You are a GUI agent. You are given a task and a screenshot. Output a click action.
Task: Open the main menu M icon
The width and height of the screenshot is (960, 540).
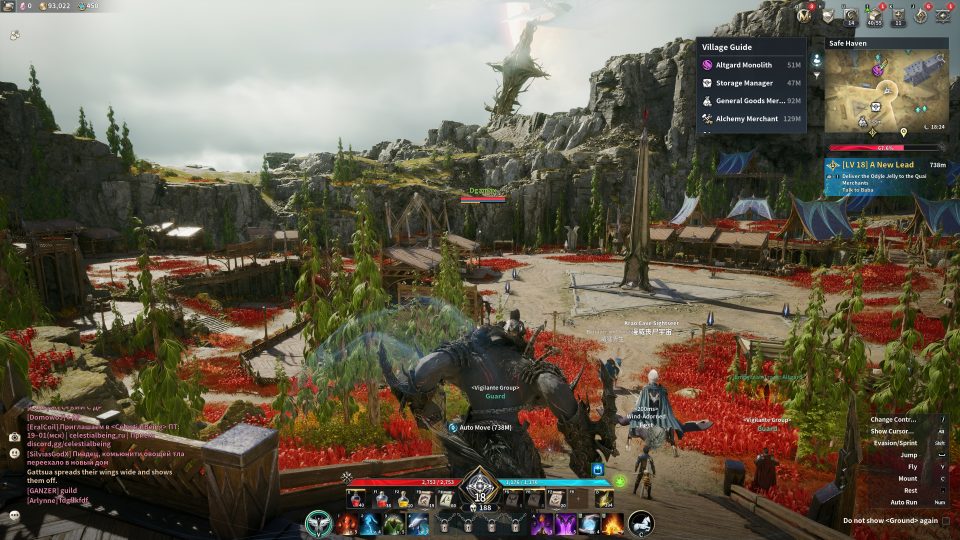click(804, 15)
